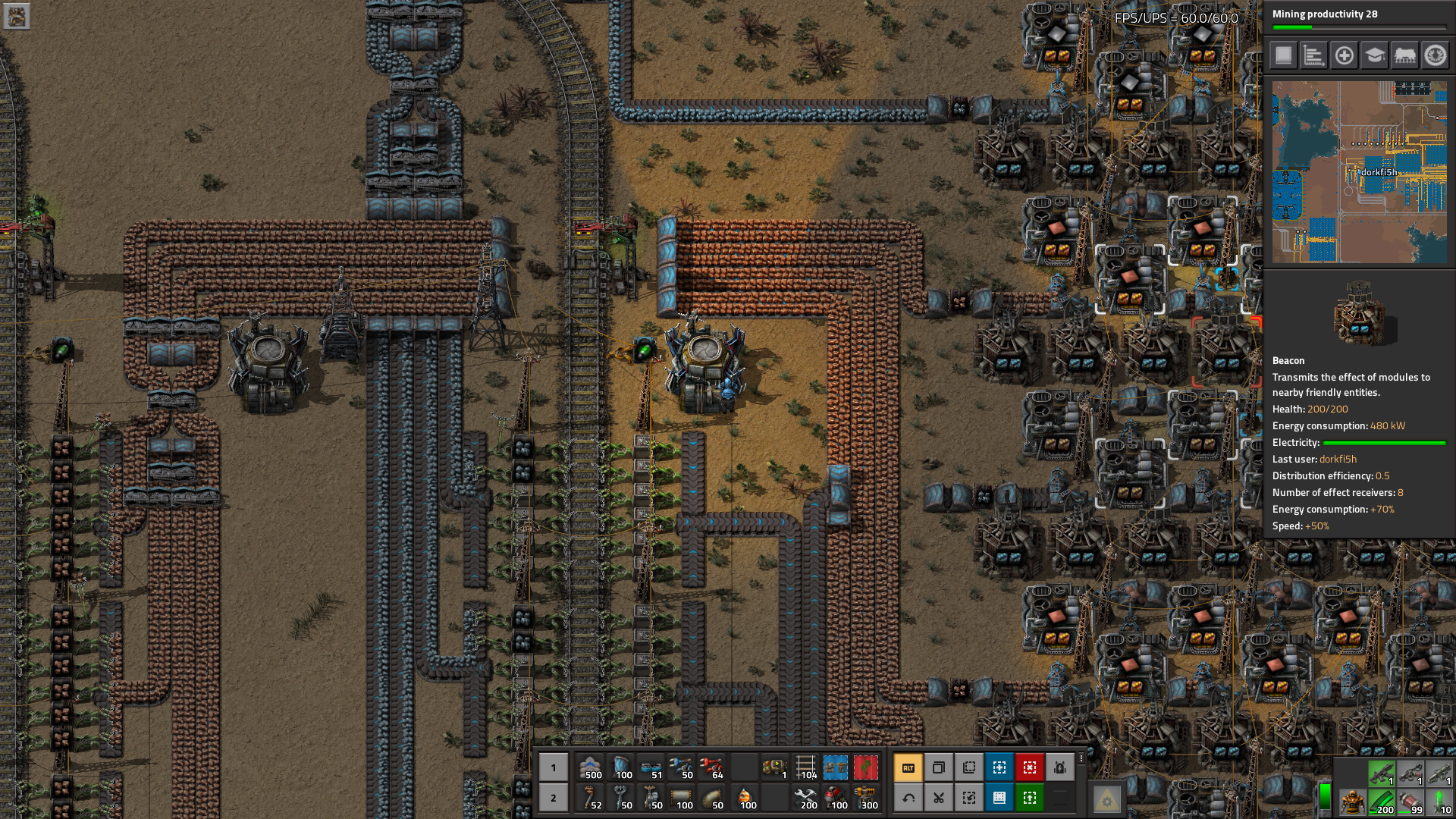Screen dimensions: 1456x819
Task: Toggle the personal roboport shortcut
Action: [x=1060, y=768]
